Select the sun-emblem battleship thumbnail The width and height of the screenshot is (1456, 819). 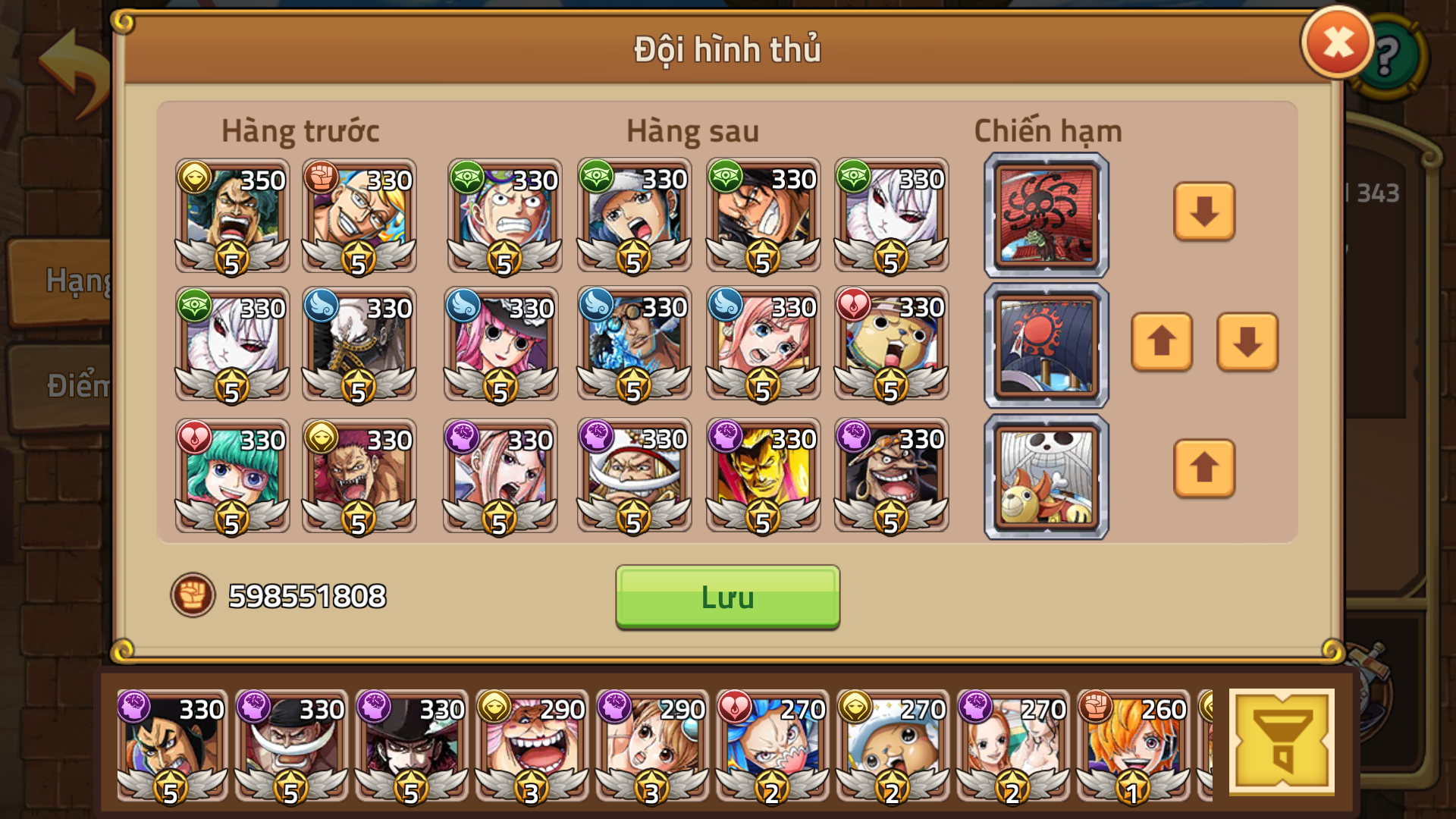point(1045,345)
